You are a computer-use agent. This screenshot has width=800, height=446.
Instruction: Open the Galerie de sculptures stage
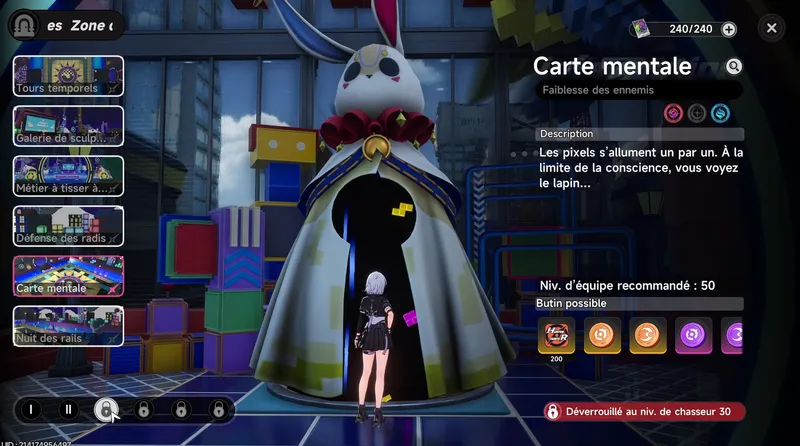coord(68,126)
